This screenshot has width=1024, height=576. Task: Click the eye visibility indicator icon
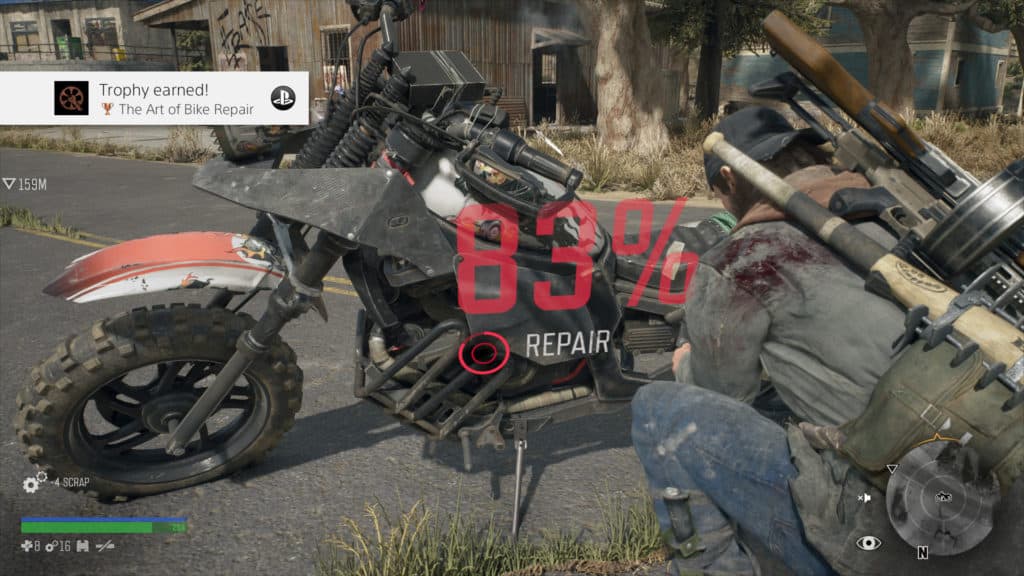pyautogui.click(x=868, y=543)
